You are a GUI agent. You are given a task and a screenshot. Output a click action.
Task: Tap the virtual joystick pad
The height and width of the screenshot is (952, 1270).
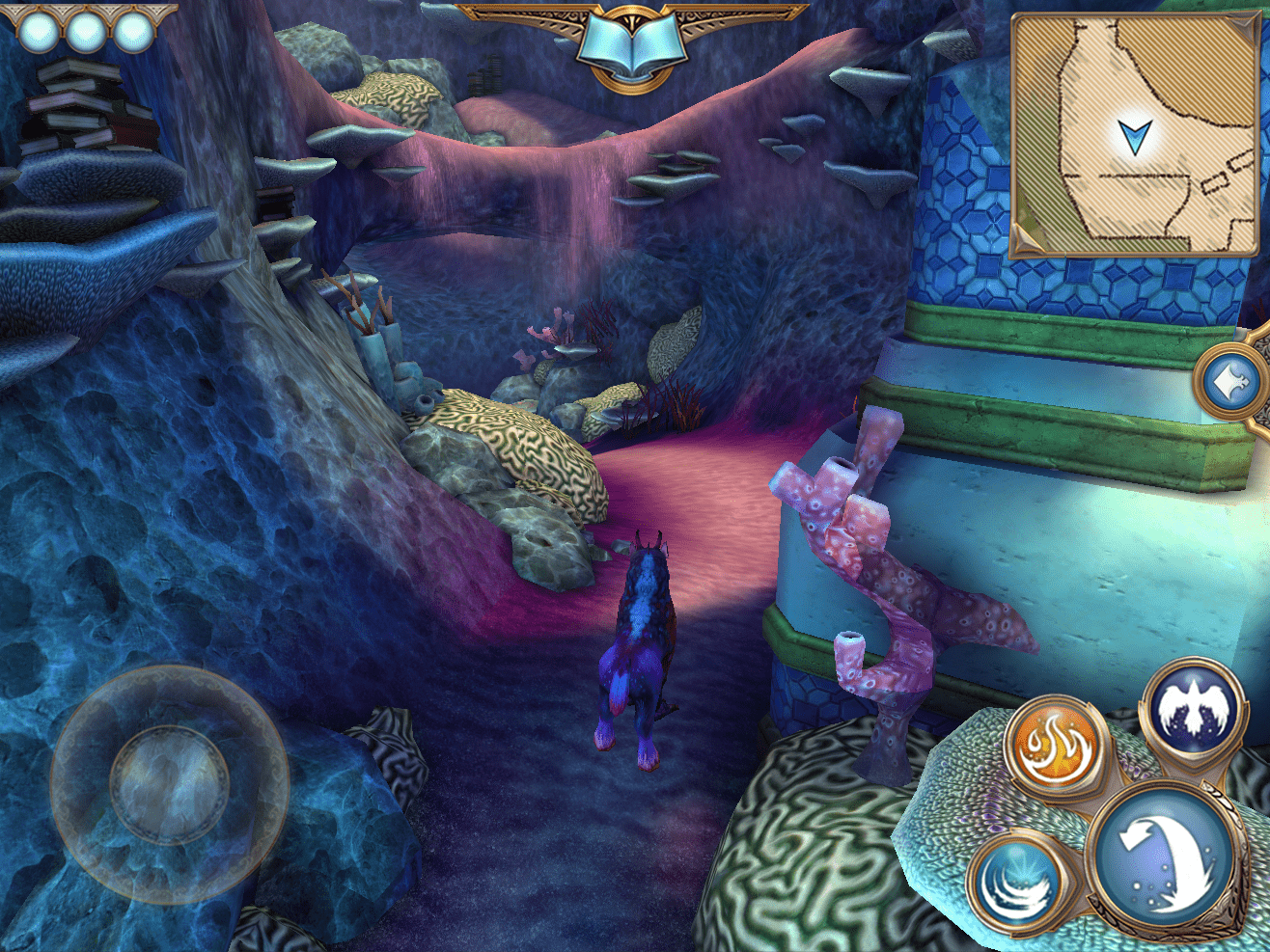pos(169,782)
